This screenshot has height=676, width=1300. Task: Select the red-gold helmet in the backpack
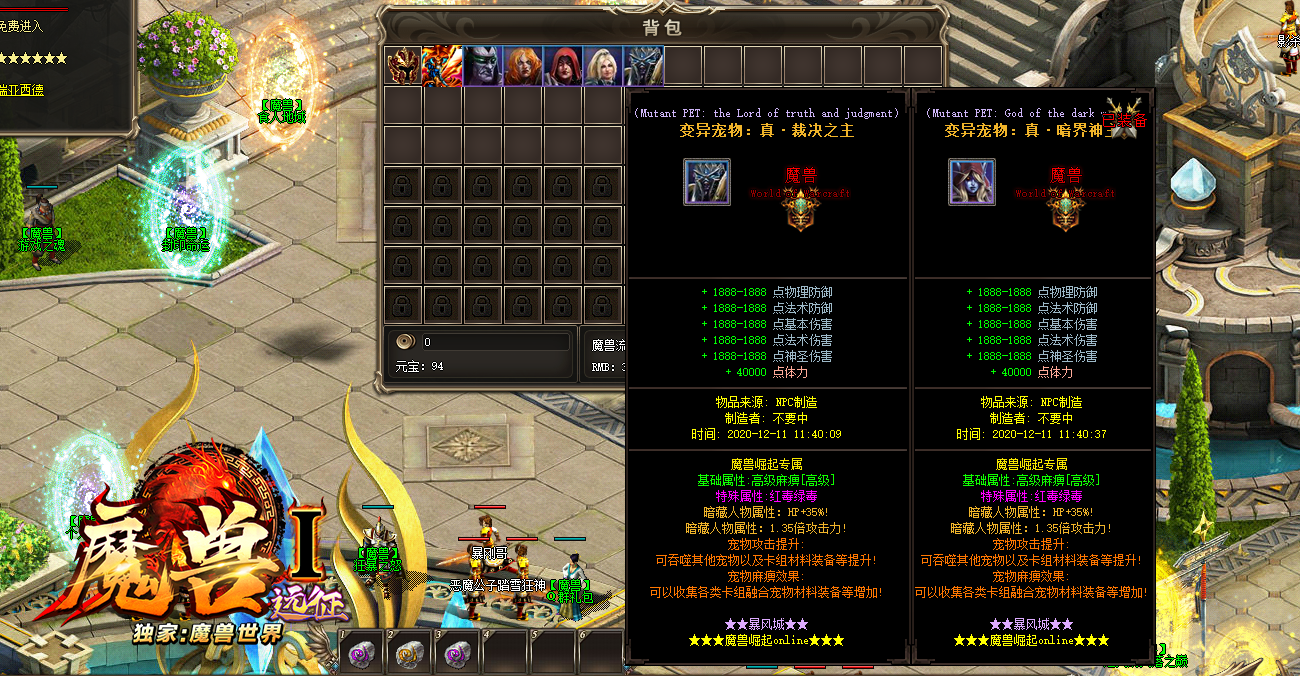(x=403, y=66)
